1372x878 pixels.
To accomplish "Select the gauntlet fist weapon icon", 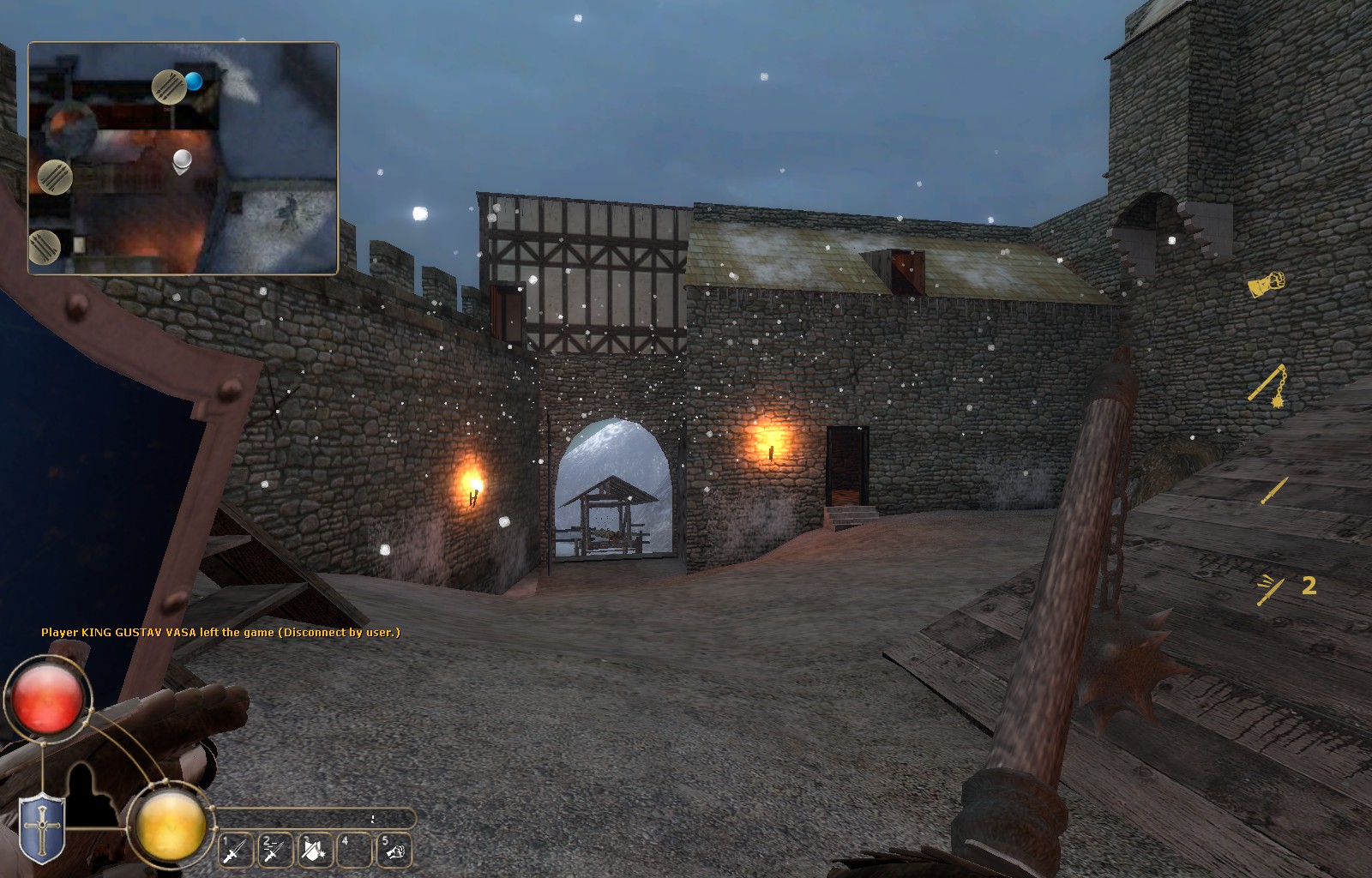I will (x=1267, y=284).
